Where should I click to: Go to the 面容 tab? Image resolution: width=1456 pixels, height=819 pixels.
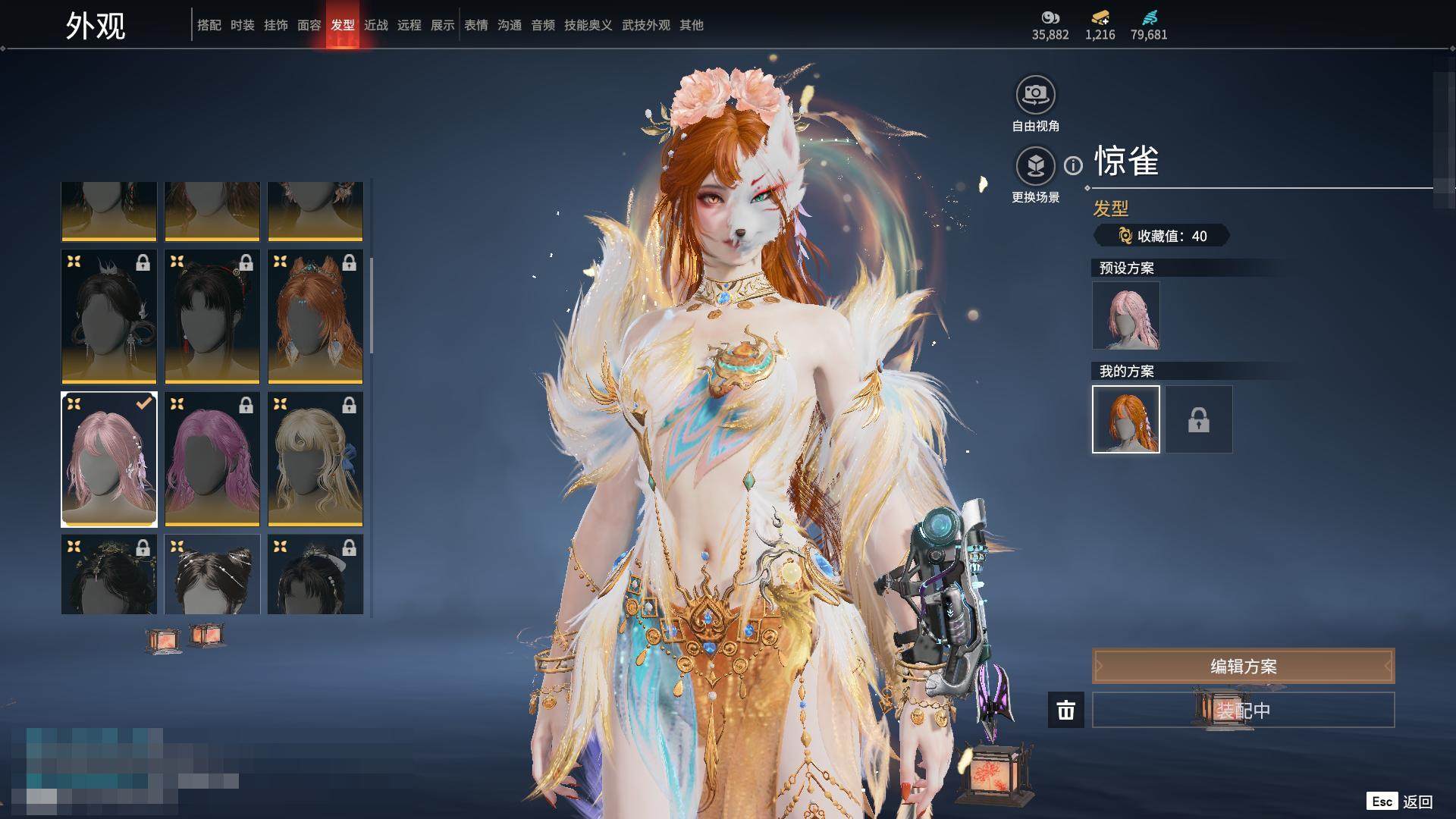[309, 25]
